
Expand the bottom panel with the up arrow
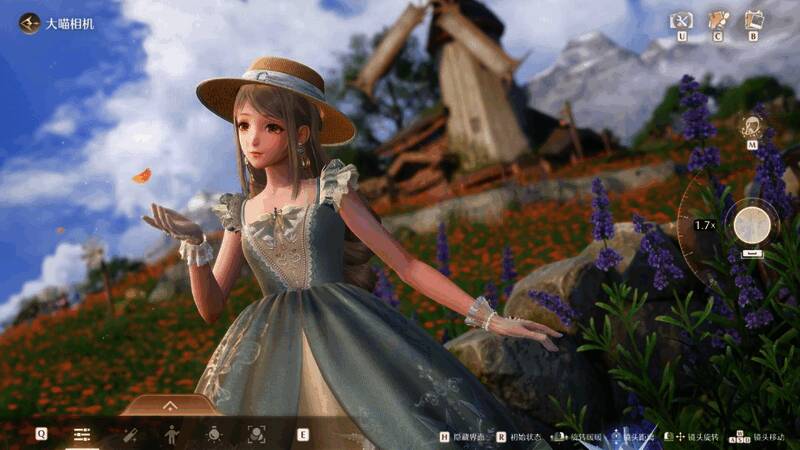(x=169, y=405)
